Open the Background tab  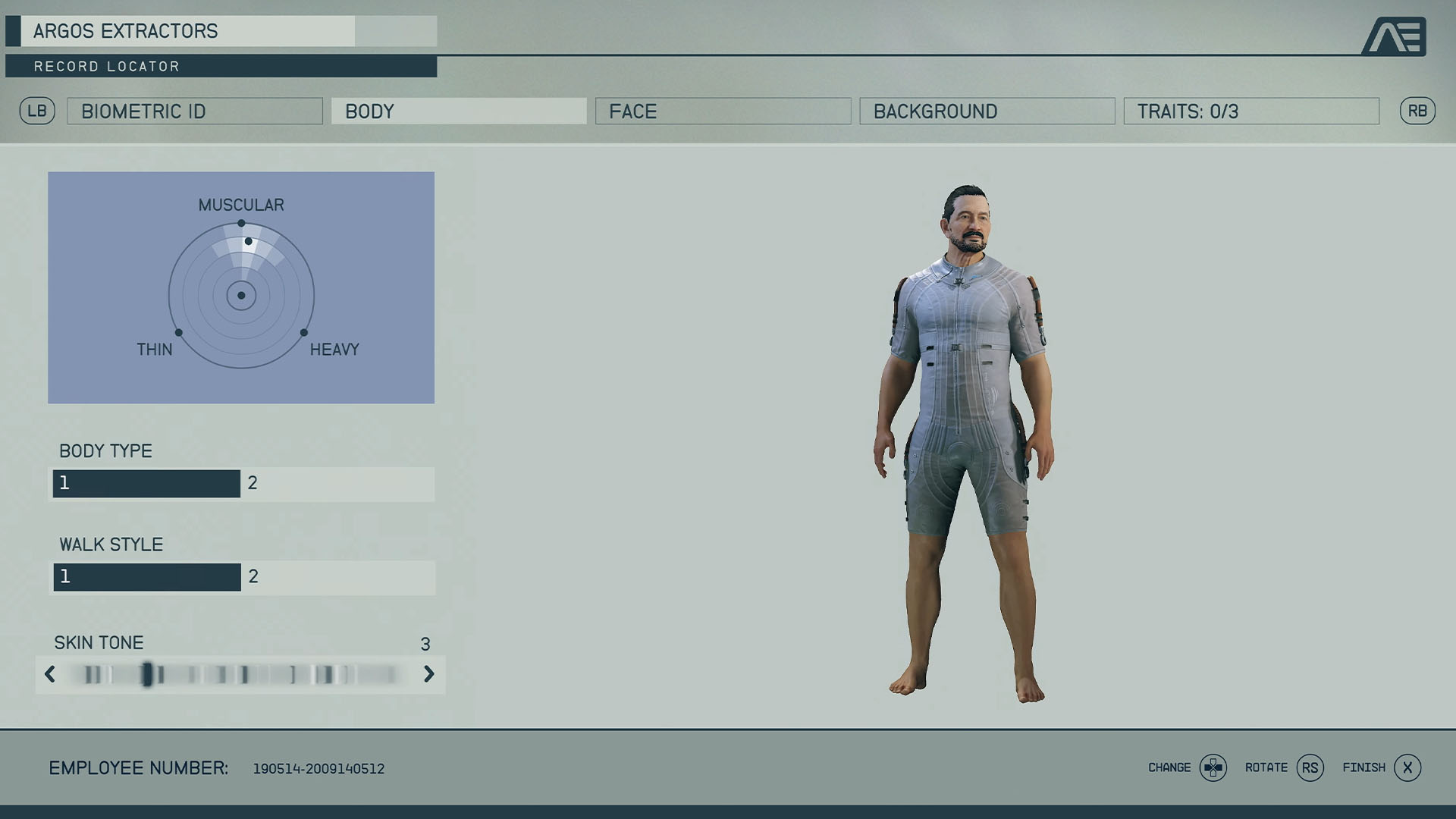[987, 111]
